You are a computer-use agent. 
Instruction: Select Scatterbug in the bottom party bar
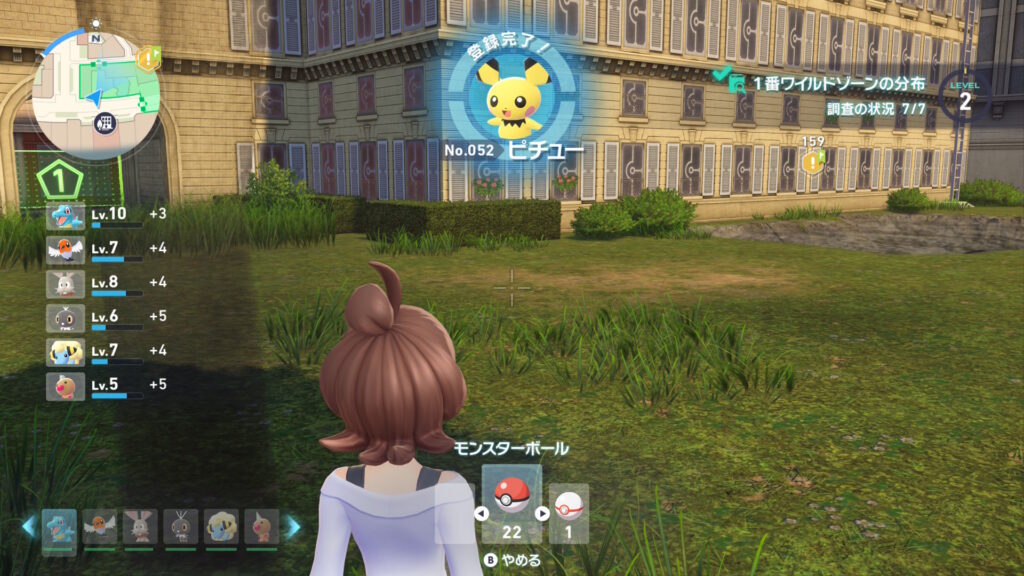tap(181, 528)
